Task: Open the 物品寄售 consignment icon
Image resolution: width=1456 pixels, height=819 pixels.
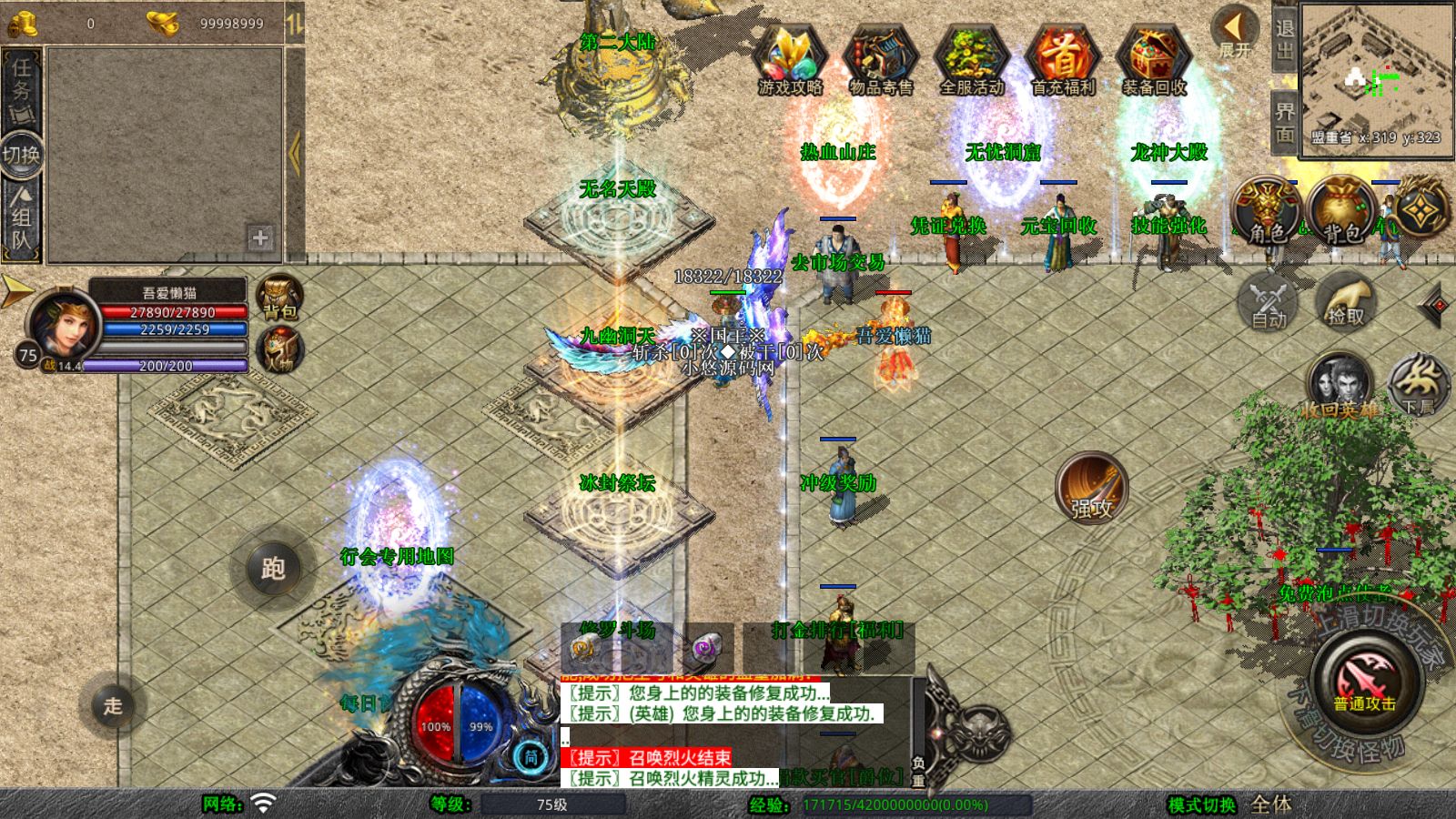Action: click(880, 57)
